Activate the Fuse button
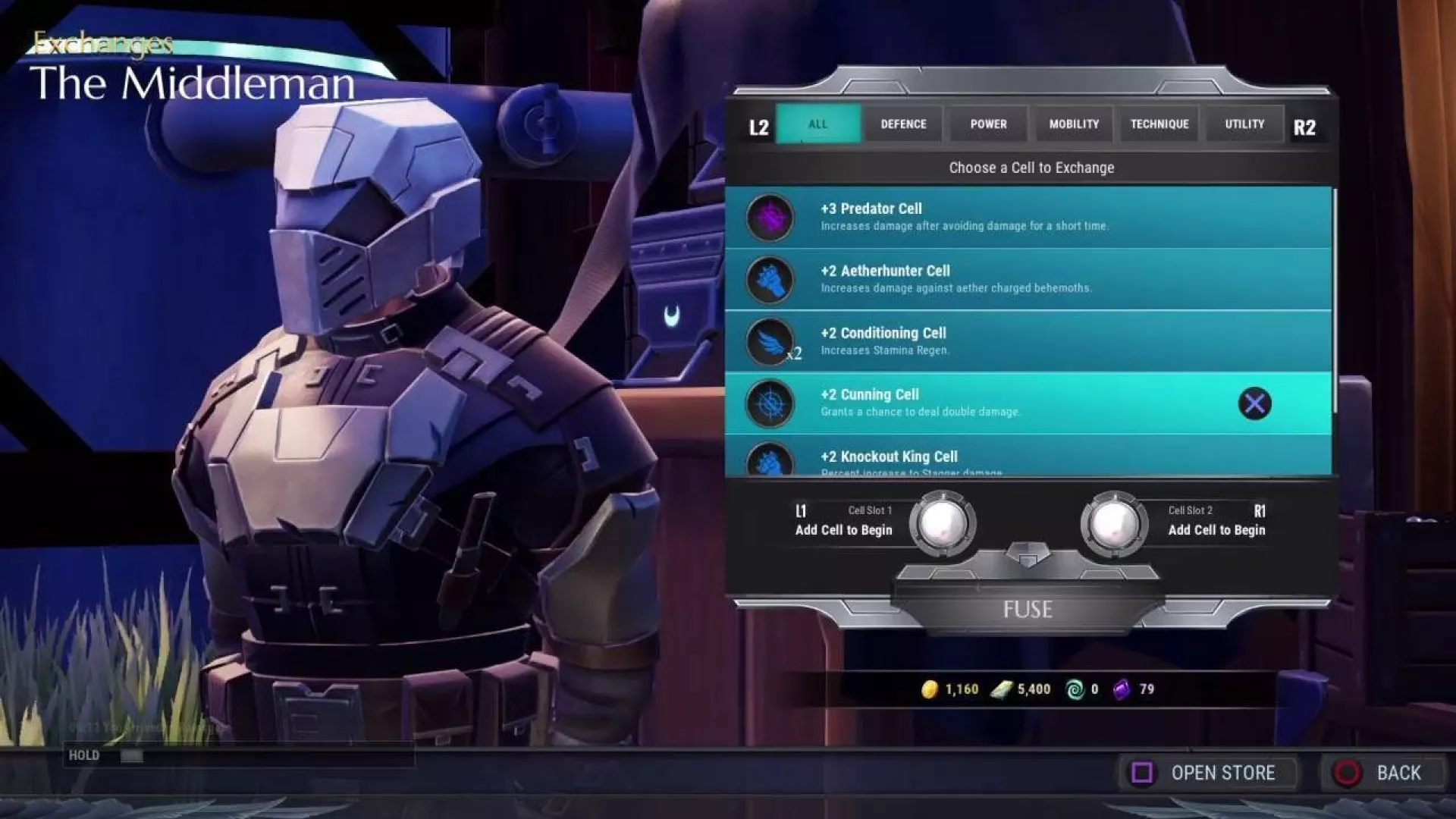 click(1028, 610)
